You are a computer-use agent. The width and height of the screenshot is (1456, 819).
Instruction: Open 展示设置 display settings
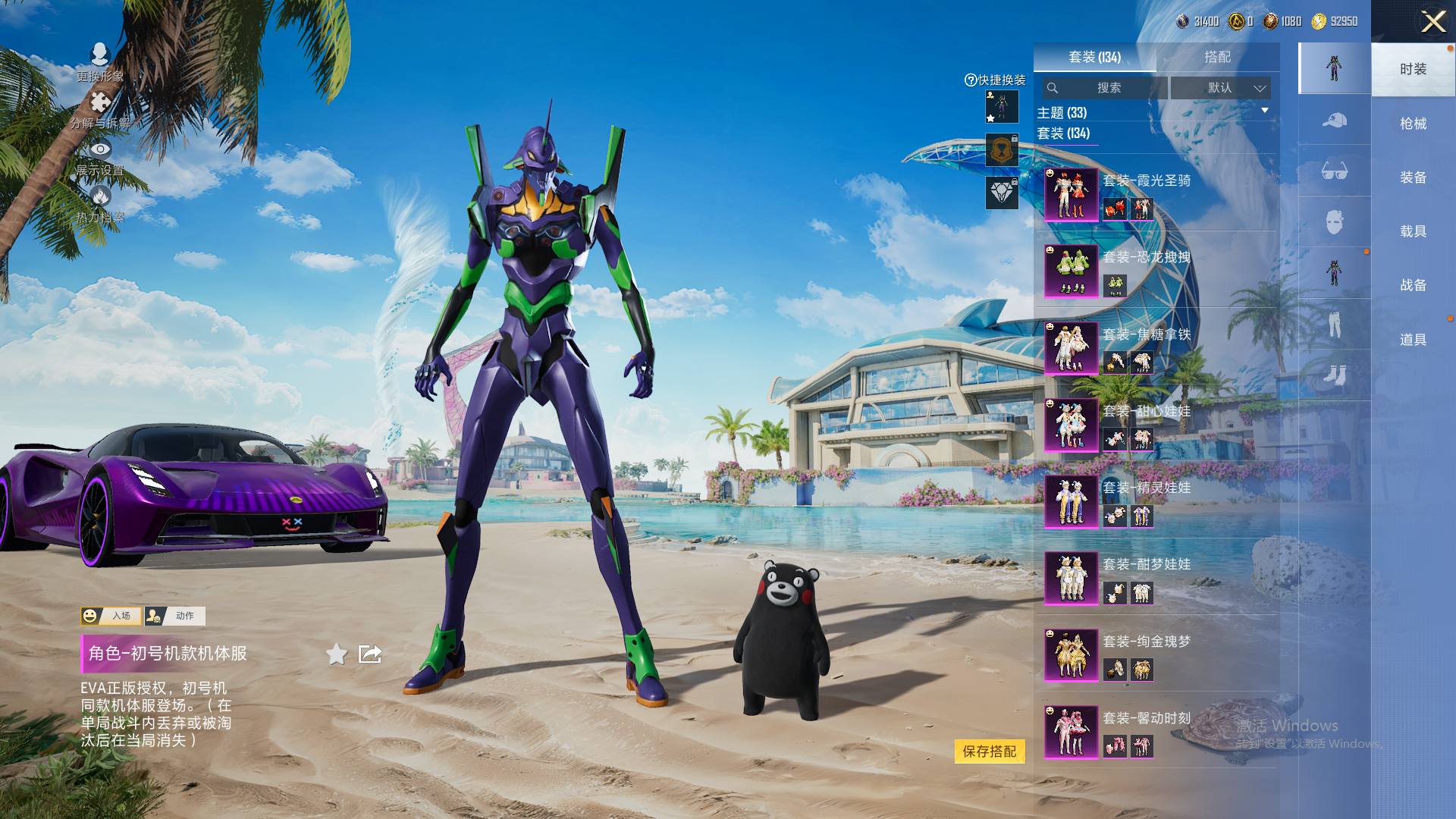(x=99, y=157)
